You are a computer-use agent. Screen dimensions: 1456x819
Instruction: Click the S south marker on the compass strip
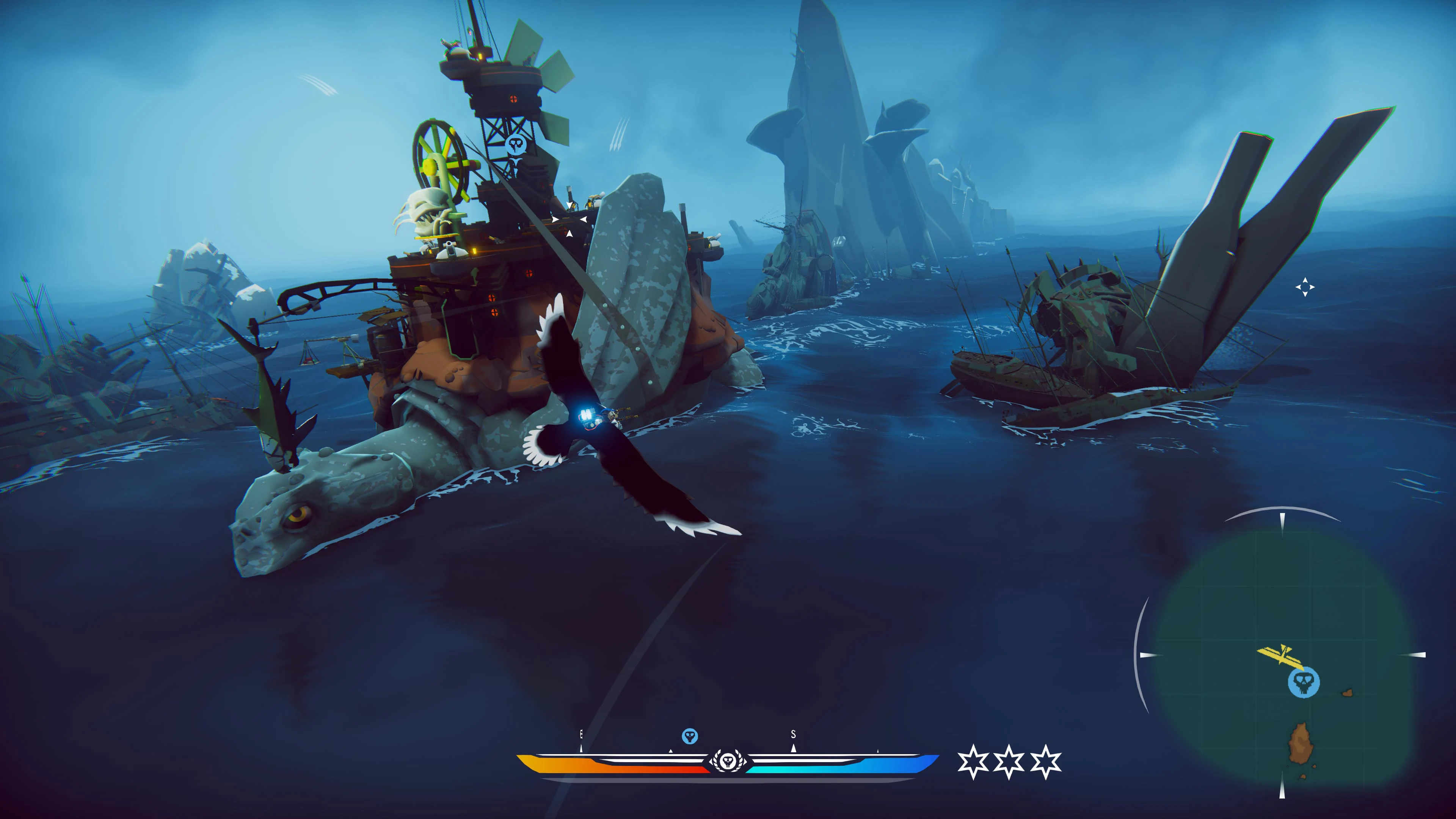793,734
